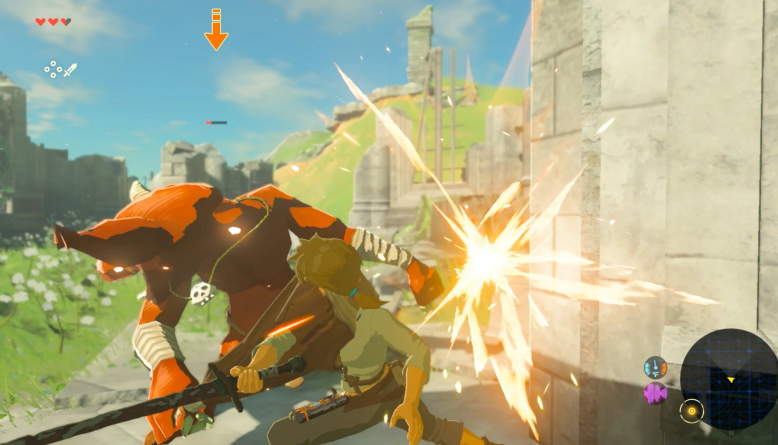
Task: Click the purple noise level indicator
Action: [656, 392]
